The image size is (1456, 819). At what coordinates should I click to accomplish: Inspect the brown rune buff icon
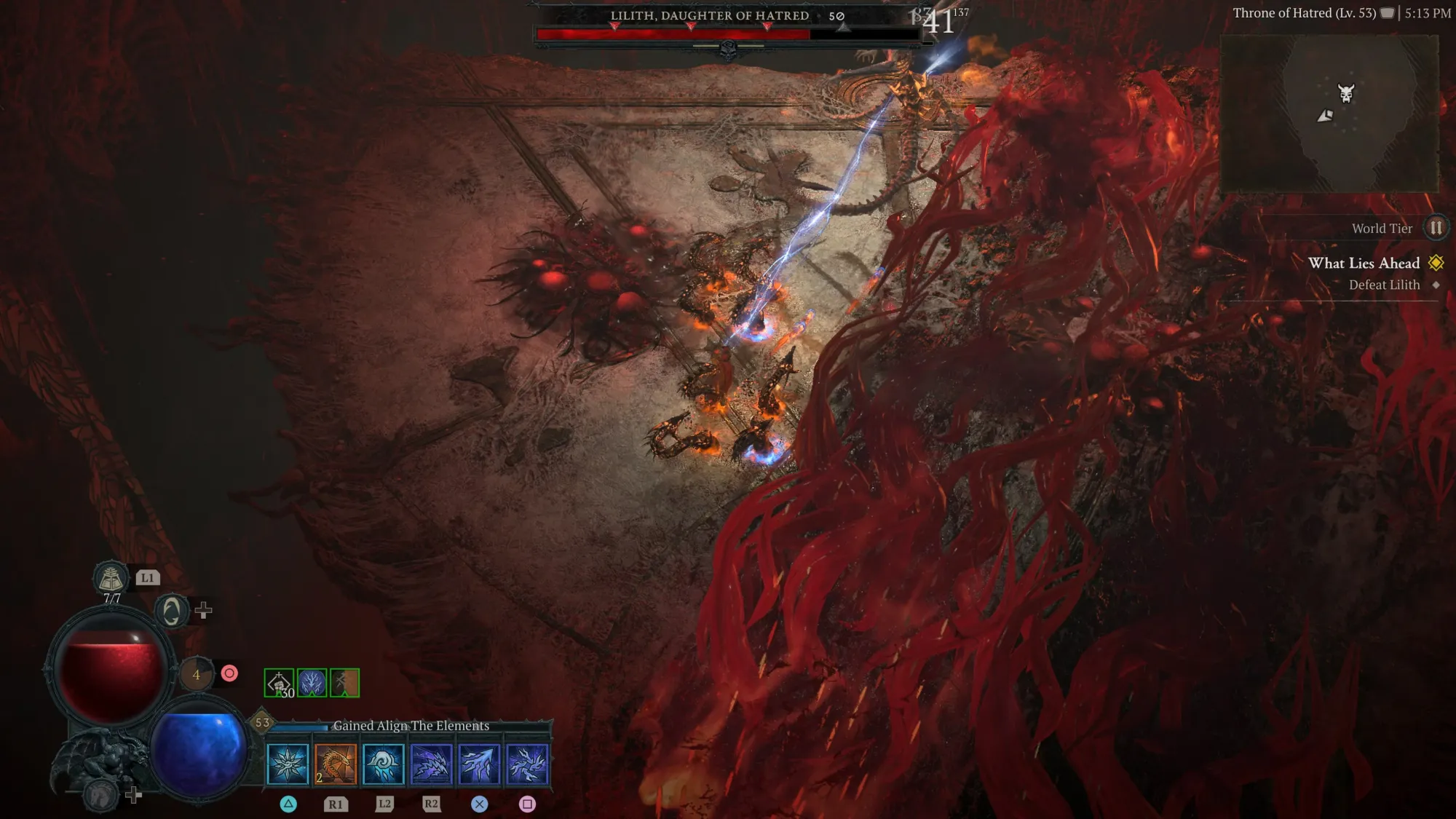[344, 683]
